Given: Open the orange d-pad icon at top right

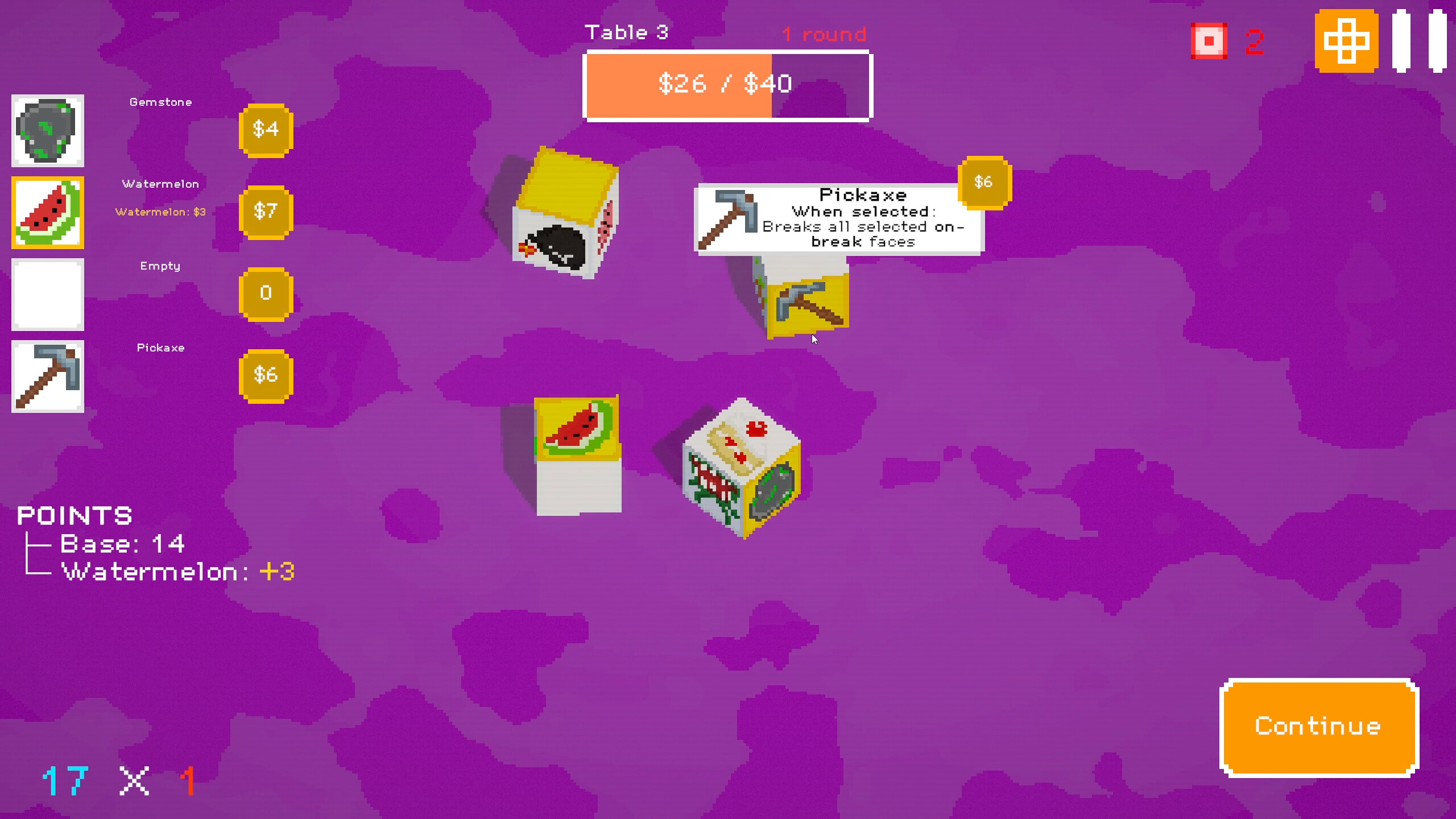Looking at the screenshot, I should point(1346,40).
